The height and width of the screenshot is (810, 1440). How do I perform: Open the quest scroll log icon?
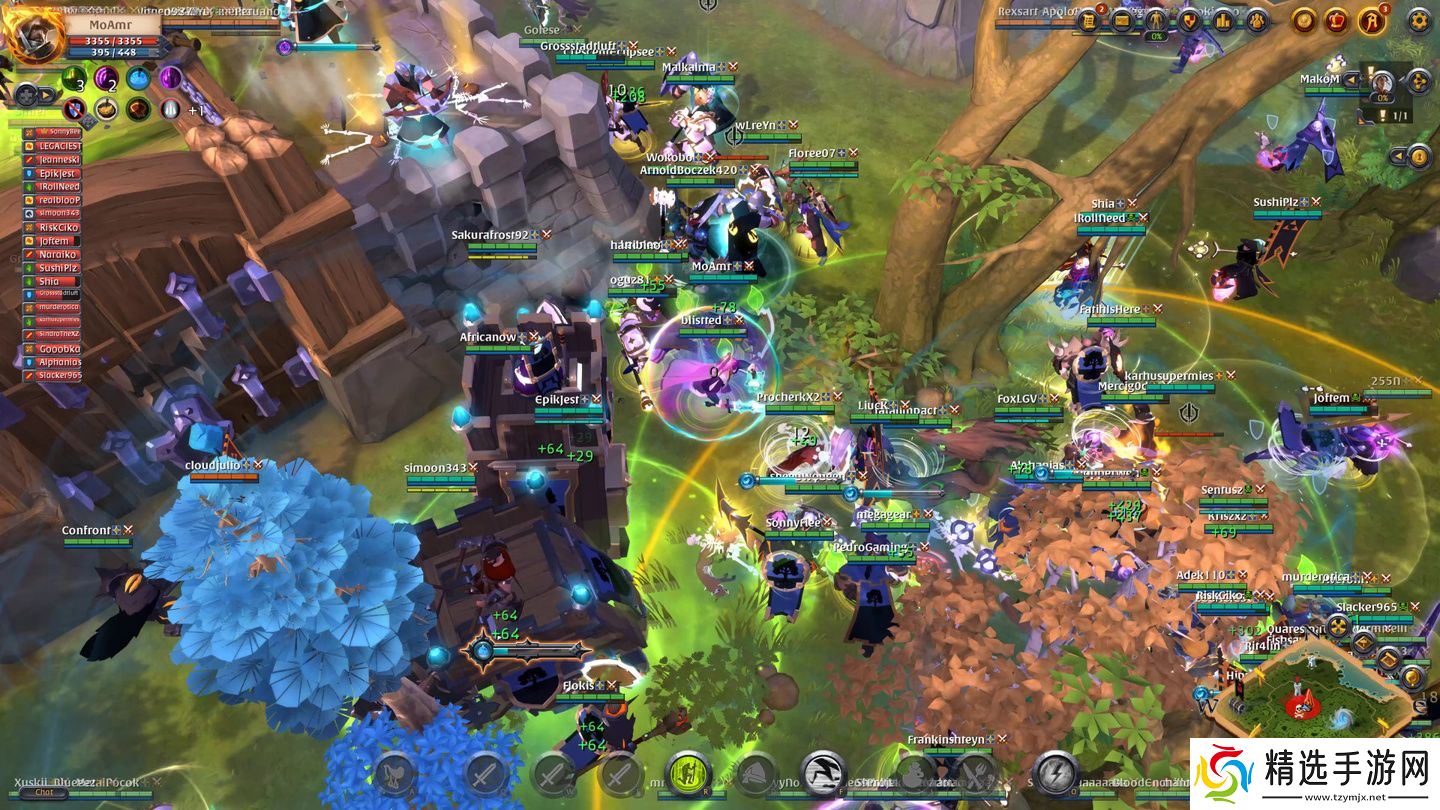point(1089,20)
